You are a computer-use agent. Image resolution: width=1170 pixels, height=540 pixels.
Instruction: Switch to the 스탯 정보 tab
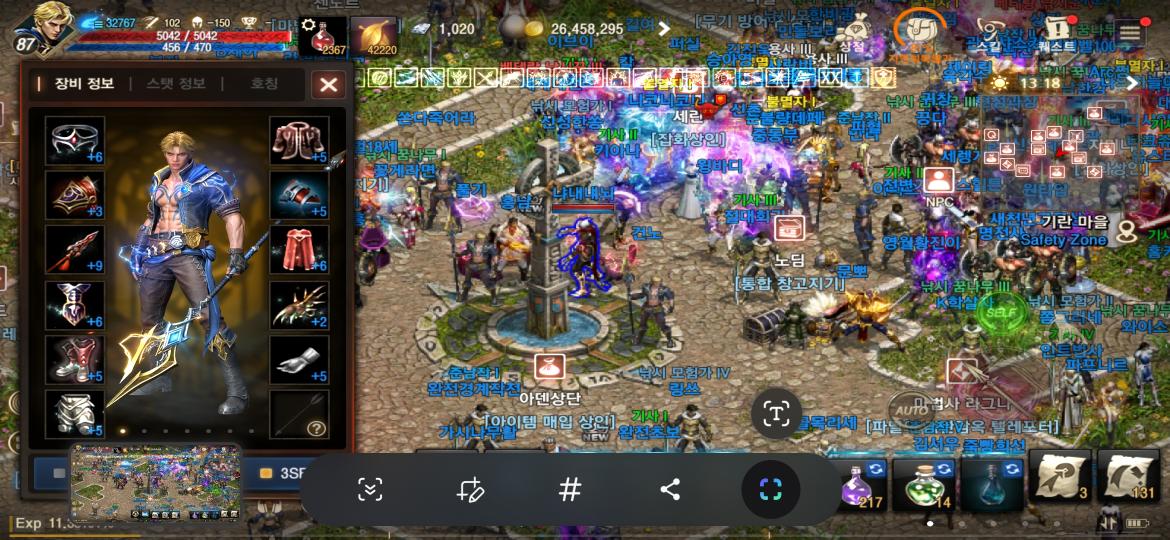point(175,84)
